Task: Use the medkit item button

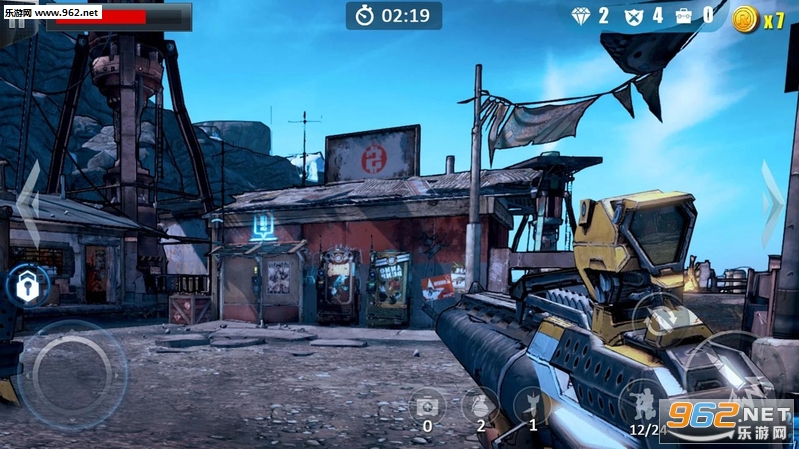Action: coord(428,404)
